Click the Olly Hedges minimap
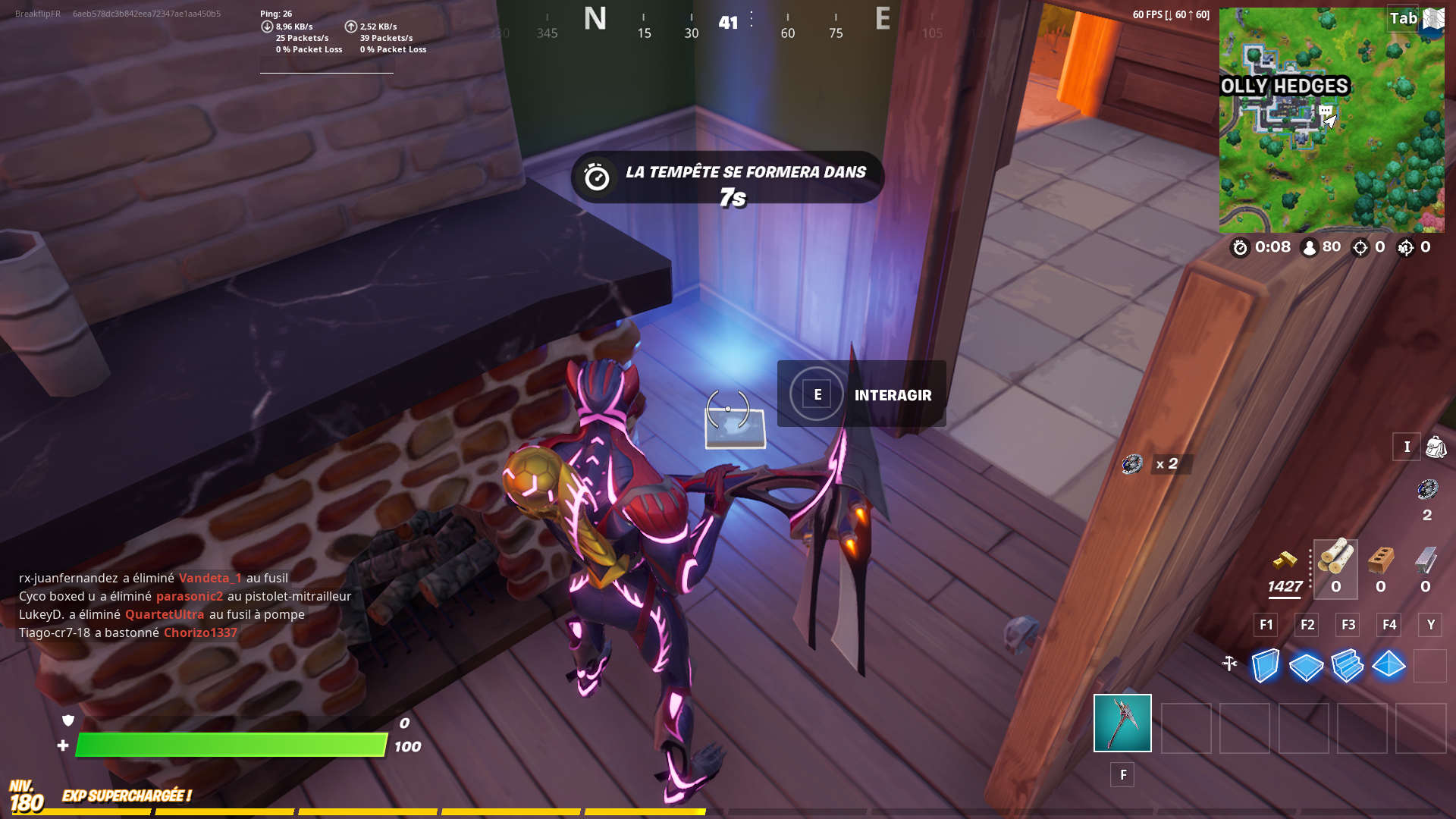This screenshot has width=1456, height=819. click(x=1332, y=119)
